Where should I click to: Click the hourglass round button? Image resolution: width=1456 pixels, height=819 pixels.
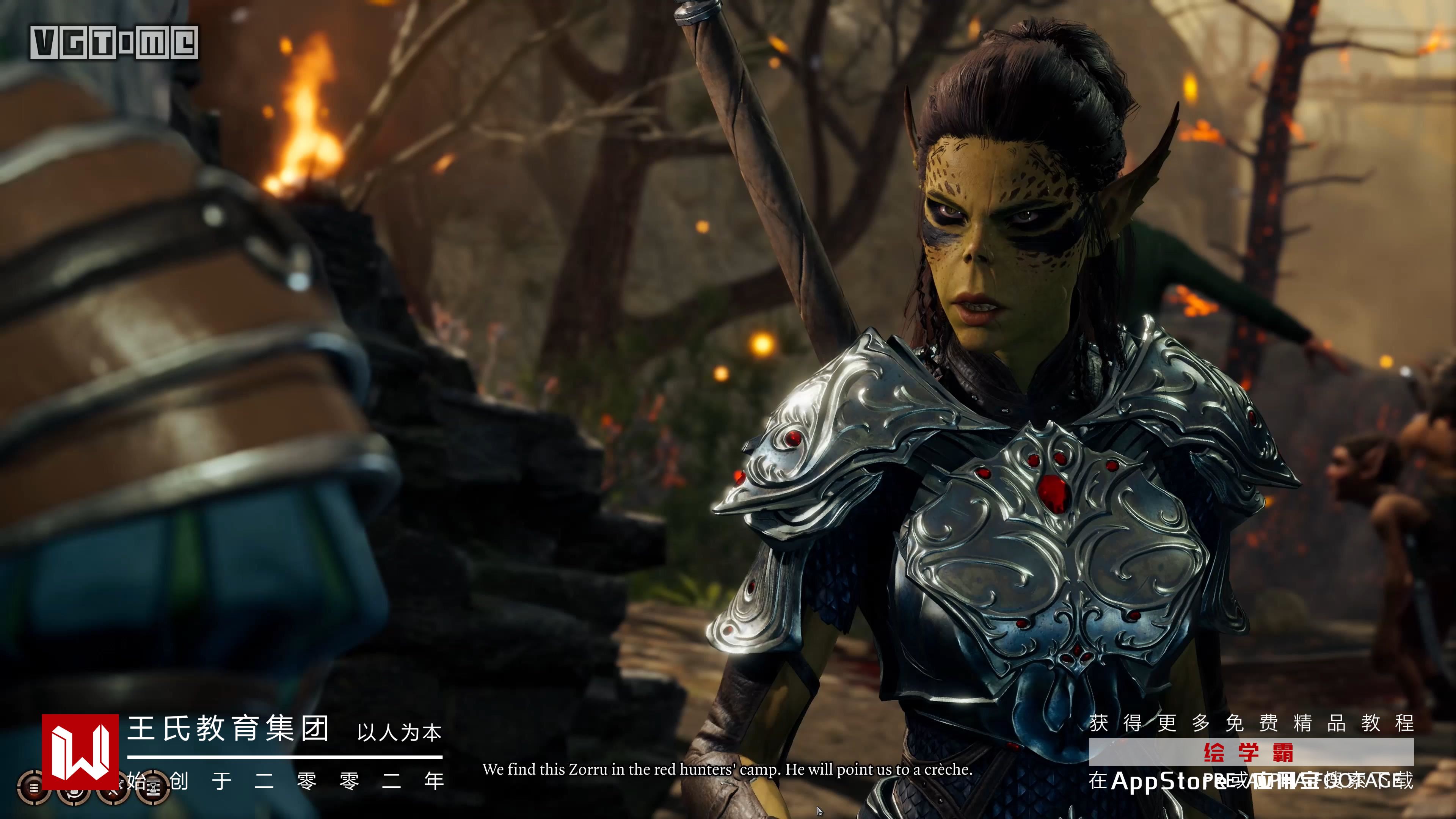point(152,788)
